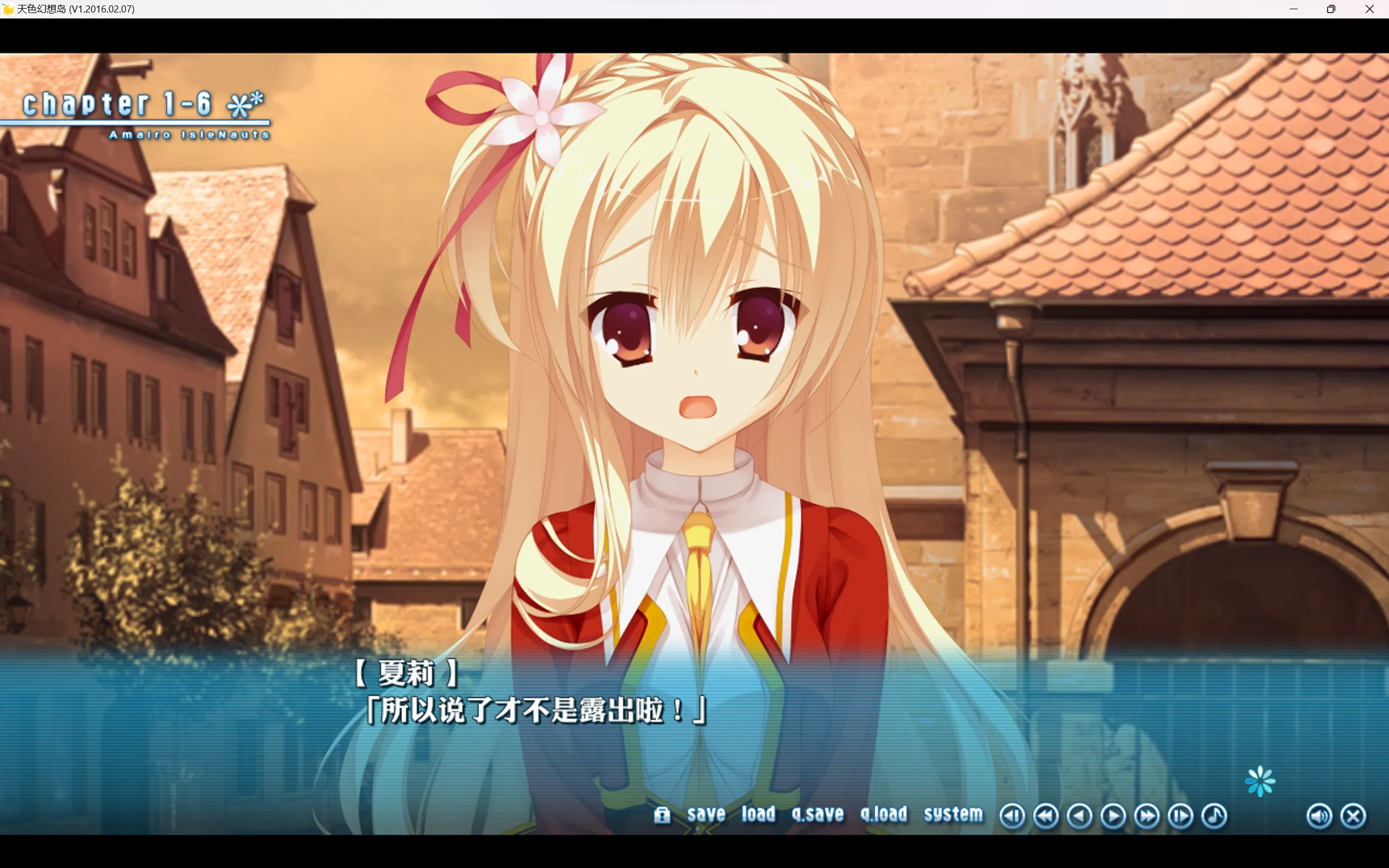This screenshot has width=1389, height=868.
Task: Open the system menu
Action: (x=952, y=814)
